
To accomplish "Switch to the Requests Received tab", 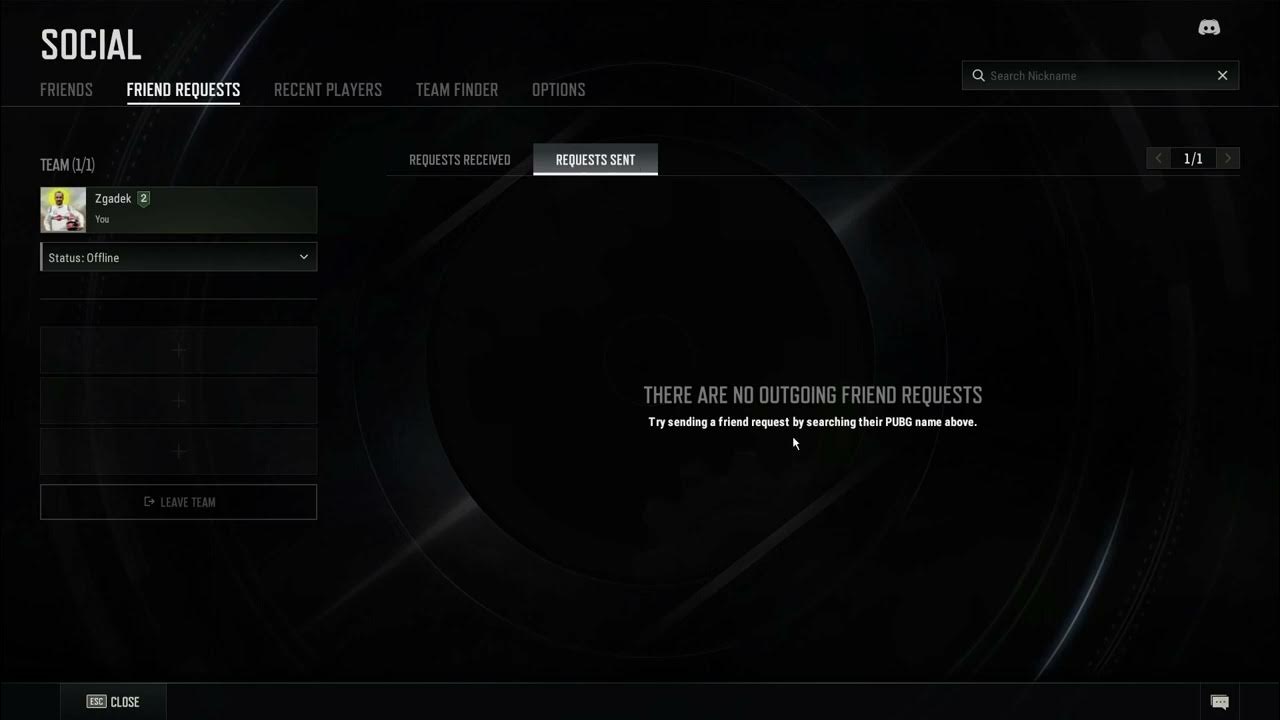I will 459,159.
